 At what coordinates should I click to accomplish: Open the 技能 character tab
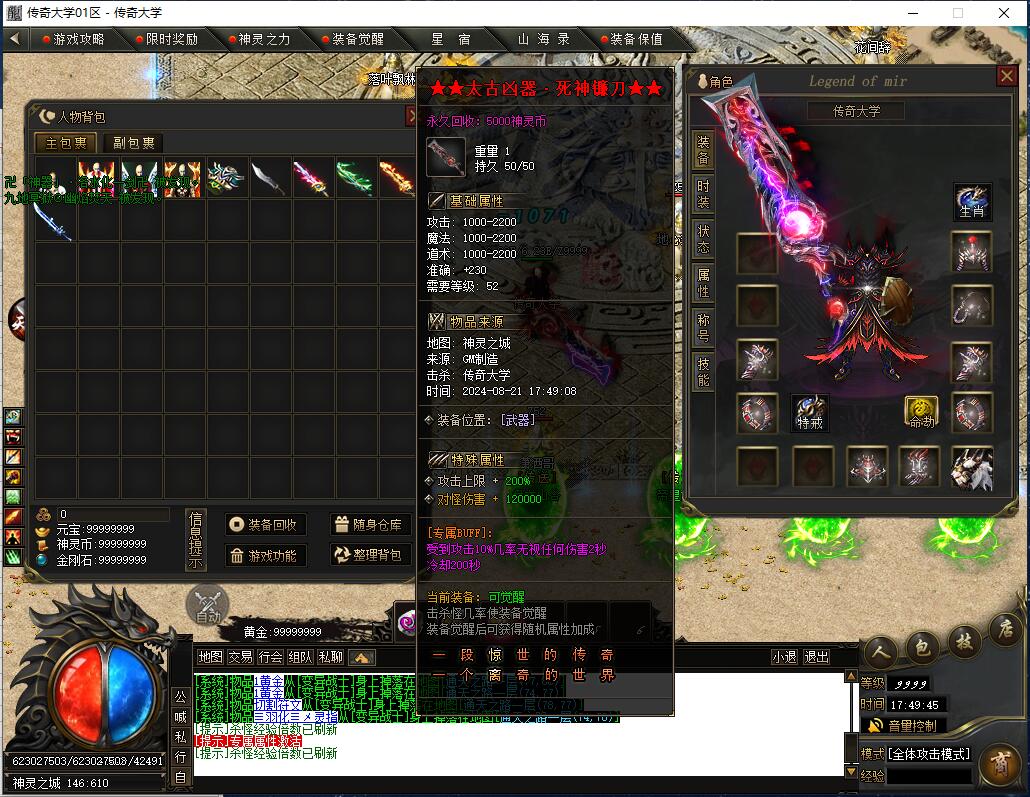(x=703, y=372)
